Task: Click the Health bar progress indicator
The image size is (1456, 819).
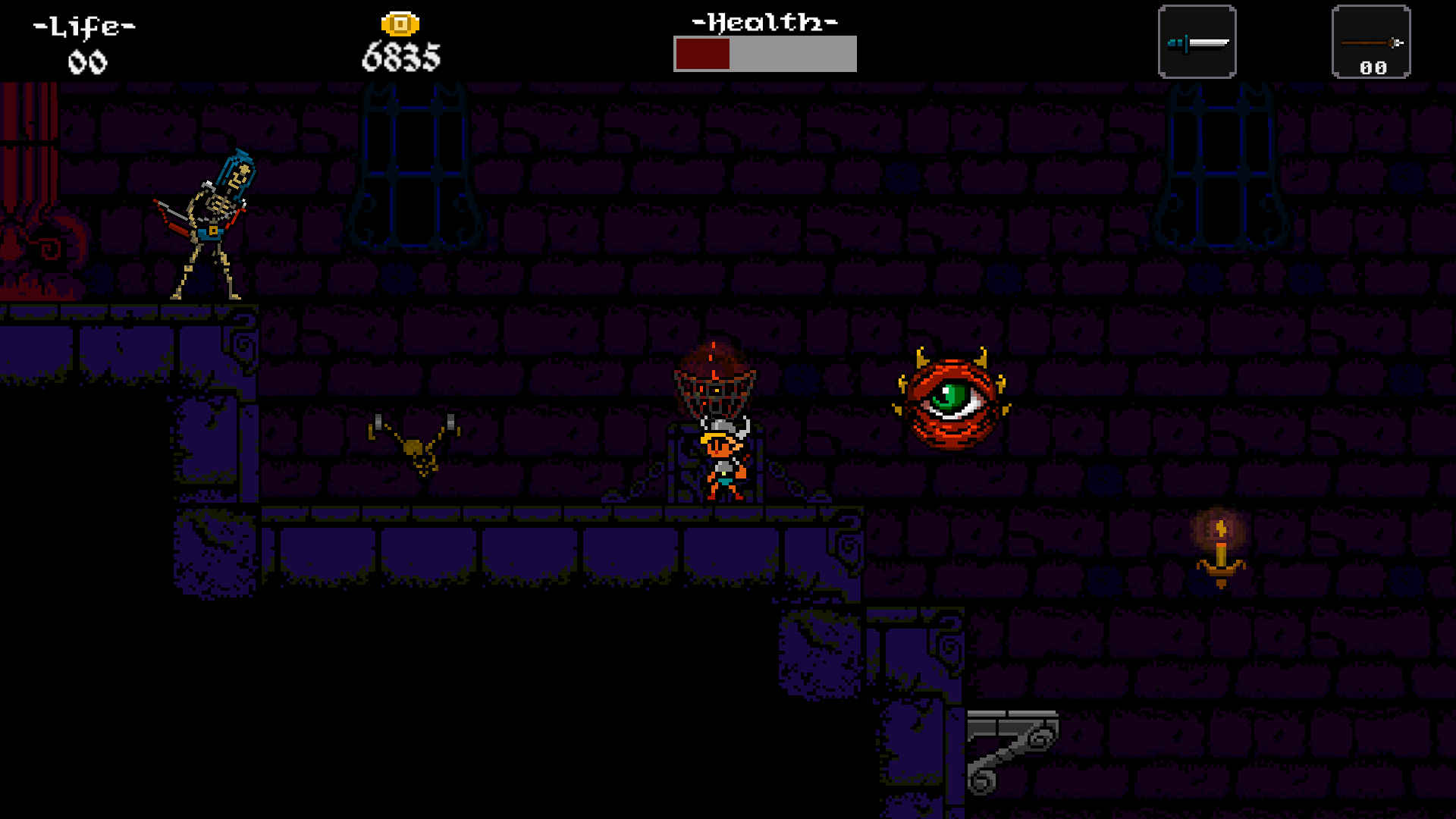Action: (x=701, y=54)
